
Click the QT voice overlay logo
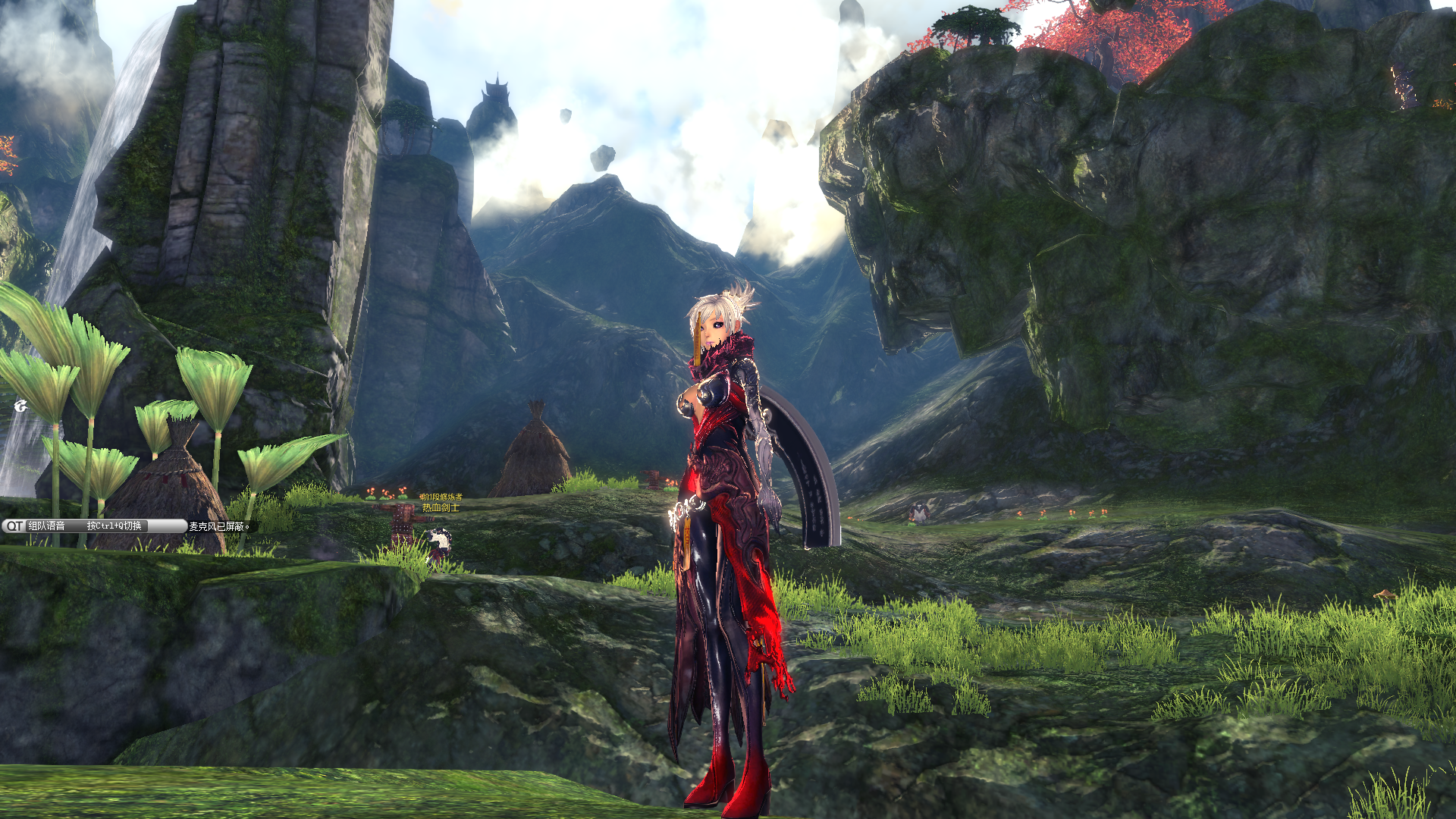[14, 526]
